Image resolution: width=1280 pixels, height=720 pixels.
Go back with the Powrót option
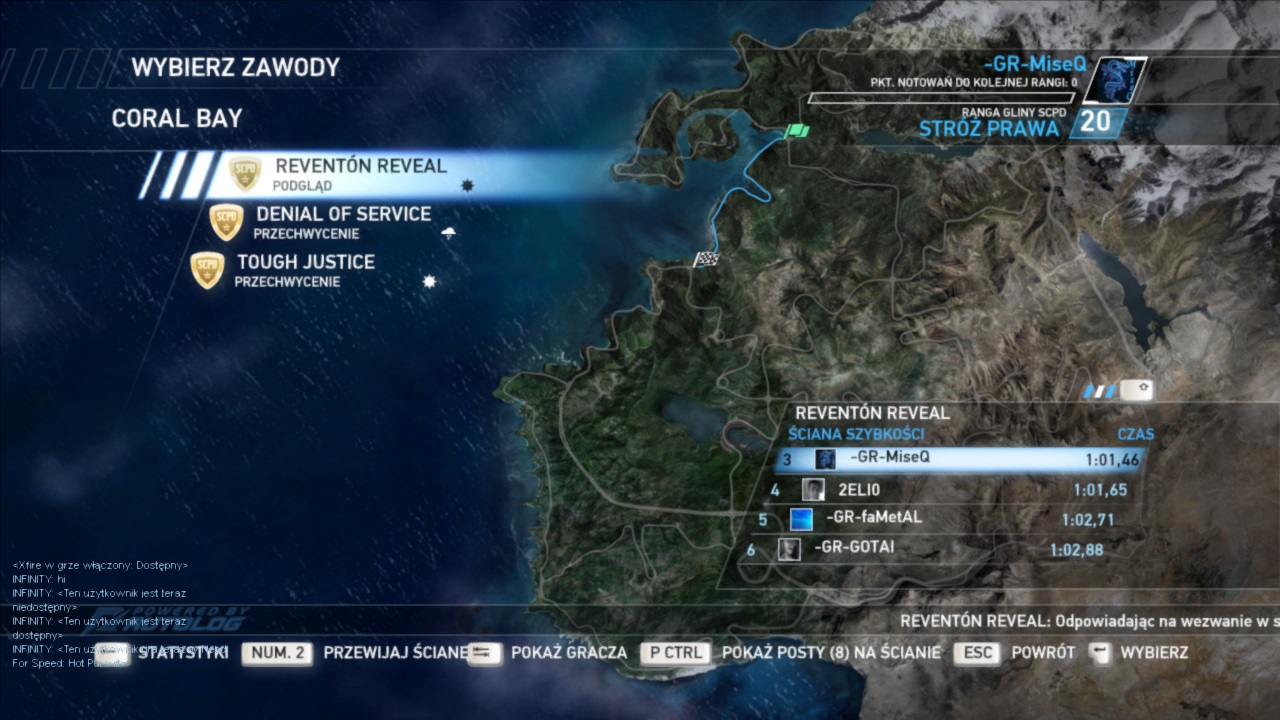(x=1043, y=653)
